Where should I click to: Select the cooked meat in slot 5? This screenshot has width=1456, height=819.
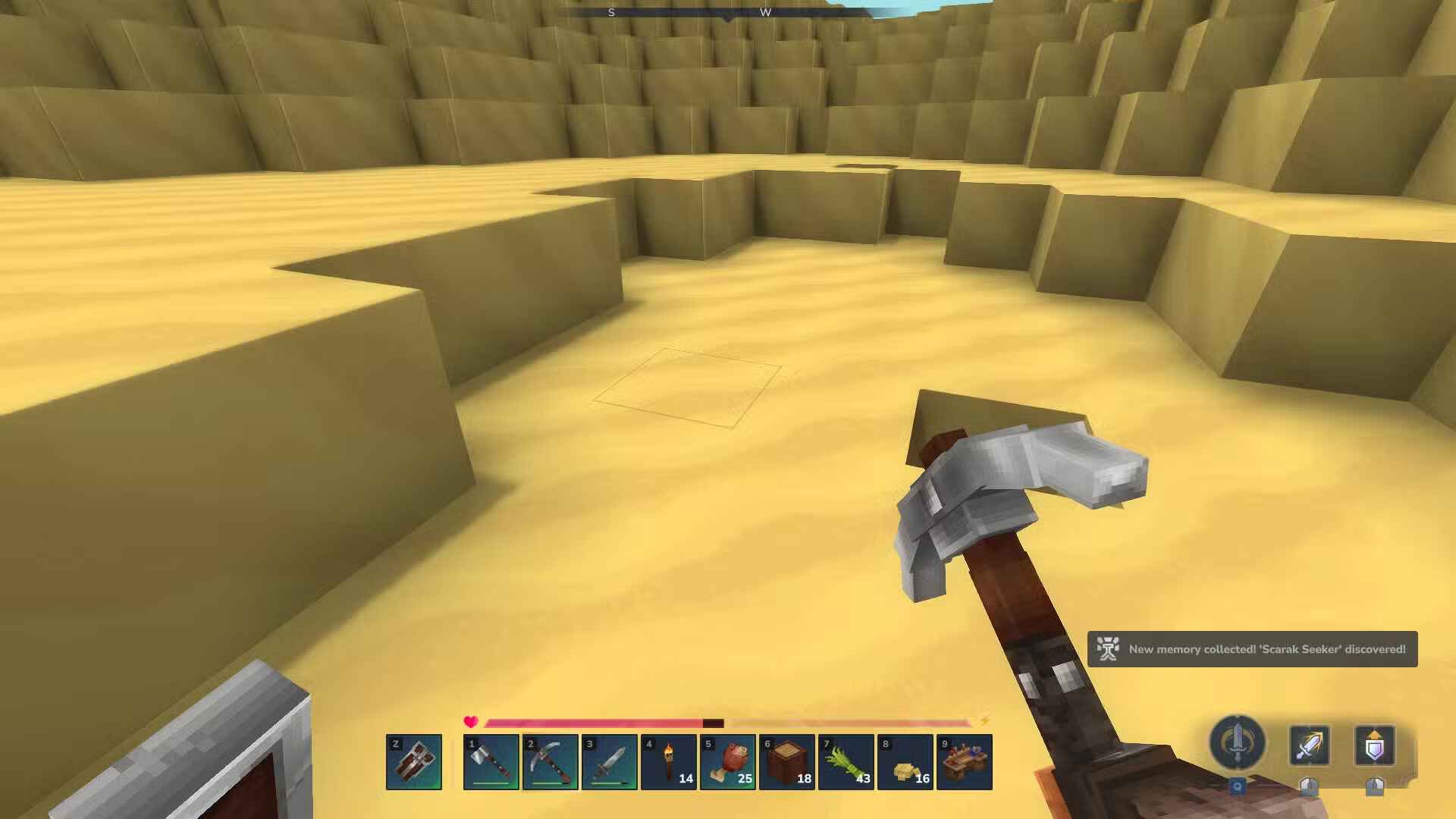click(x=730, y=762)
